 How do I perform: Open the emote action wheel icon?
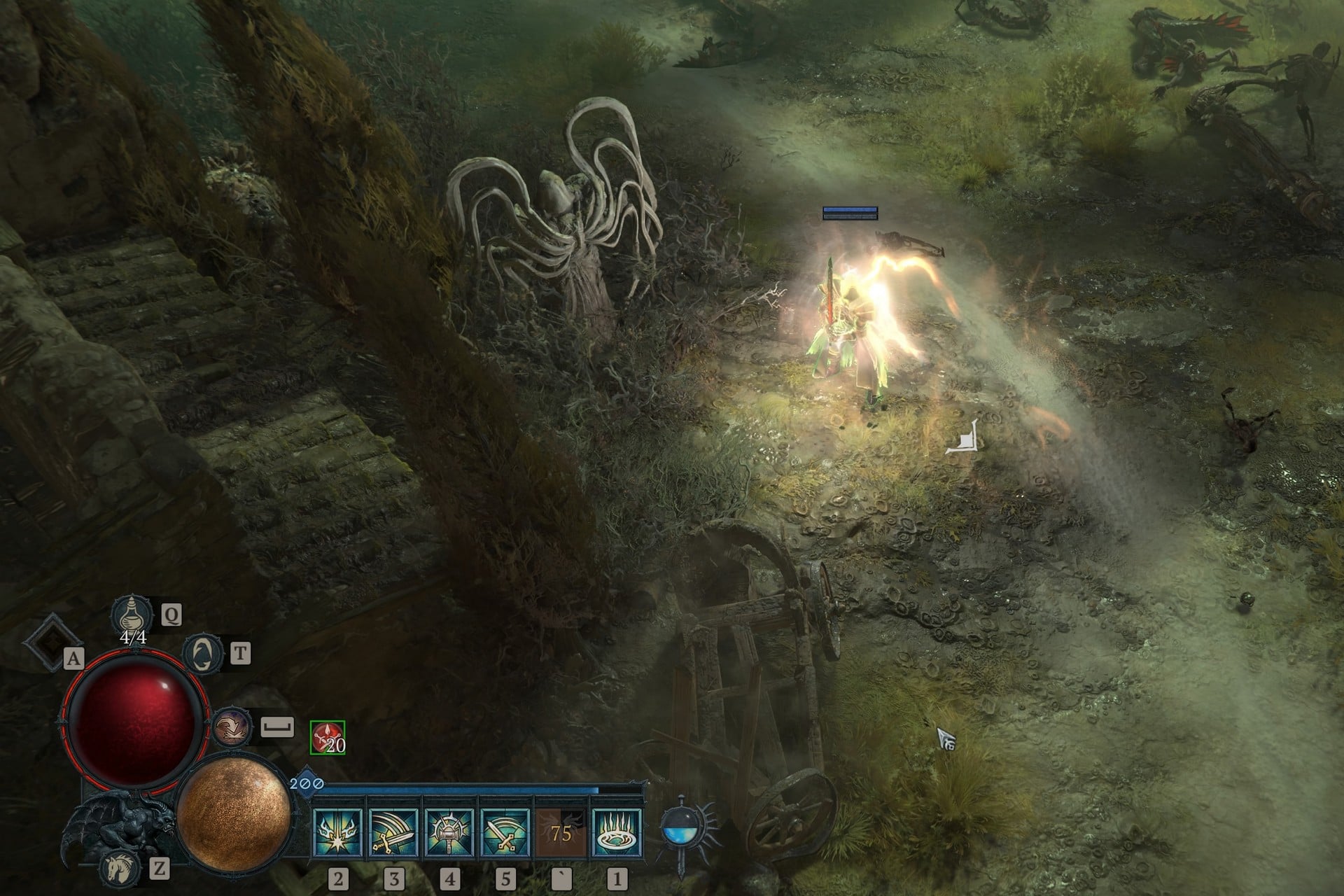(231, 727)
